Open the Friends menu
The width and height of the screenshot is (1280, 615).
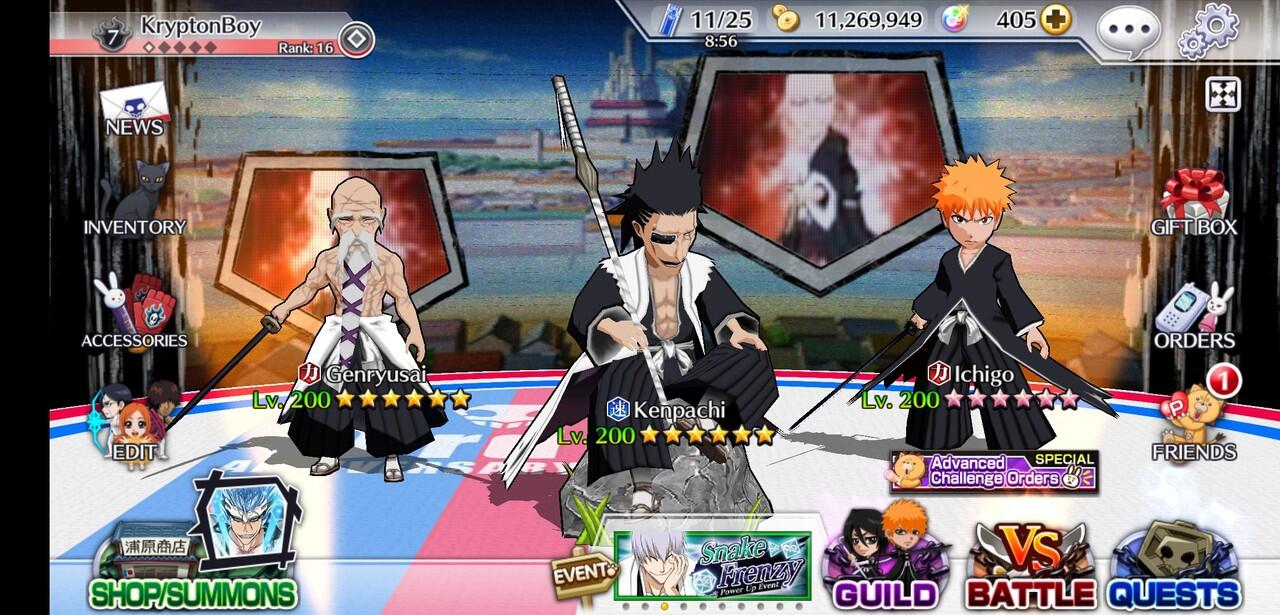[x=1194, y=425]
